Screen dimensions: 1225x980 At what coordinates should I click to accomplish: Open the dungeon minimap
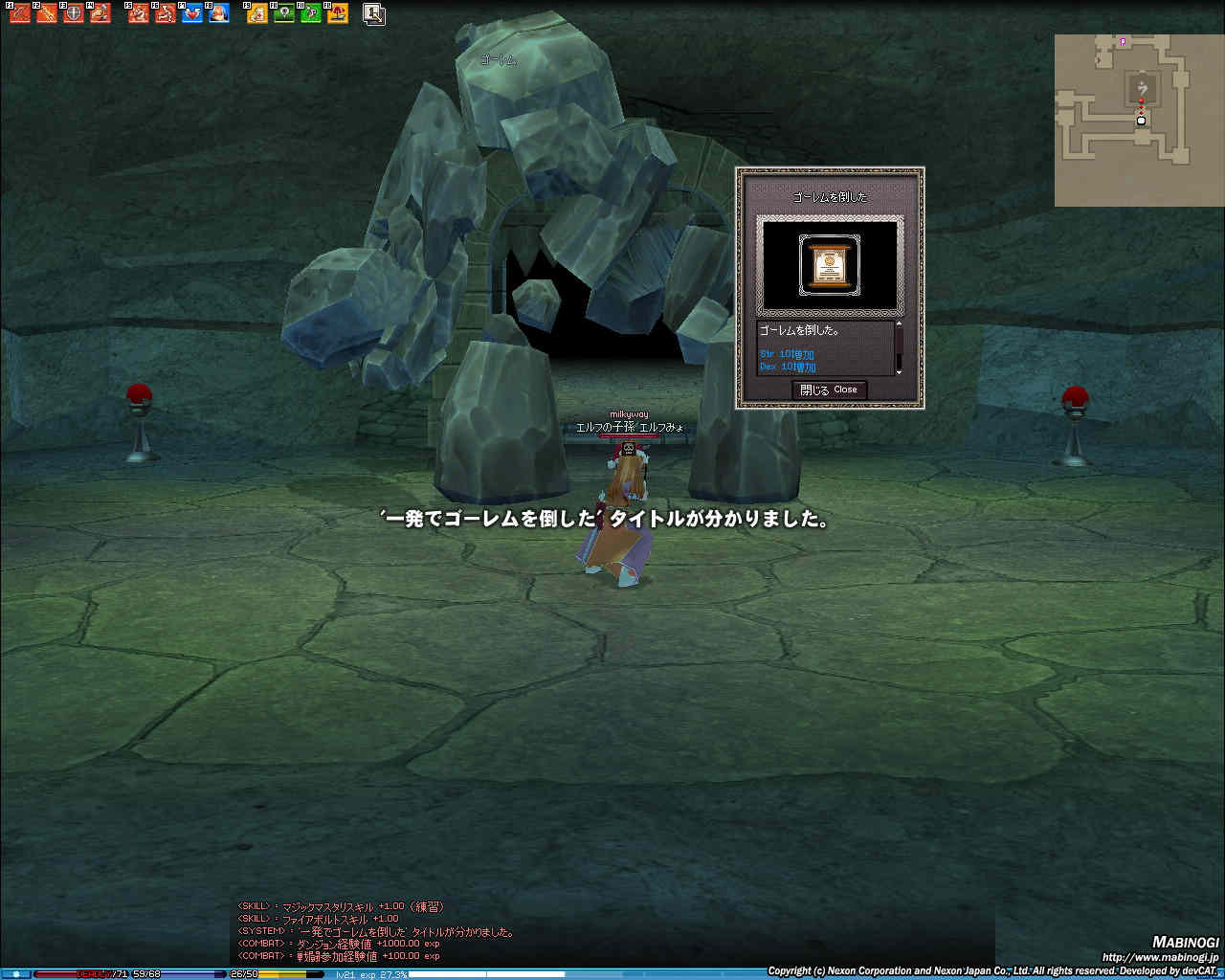click(1126, 120)
